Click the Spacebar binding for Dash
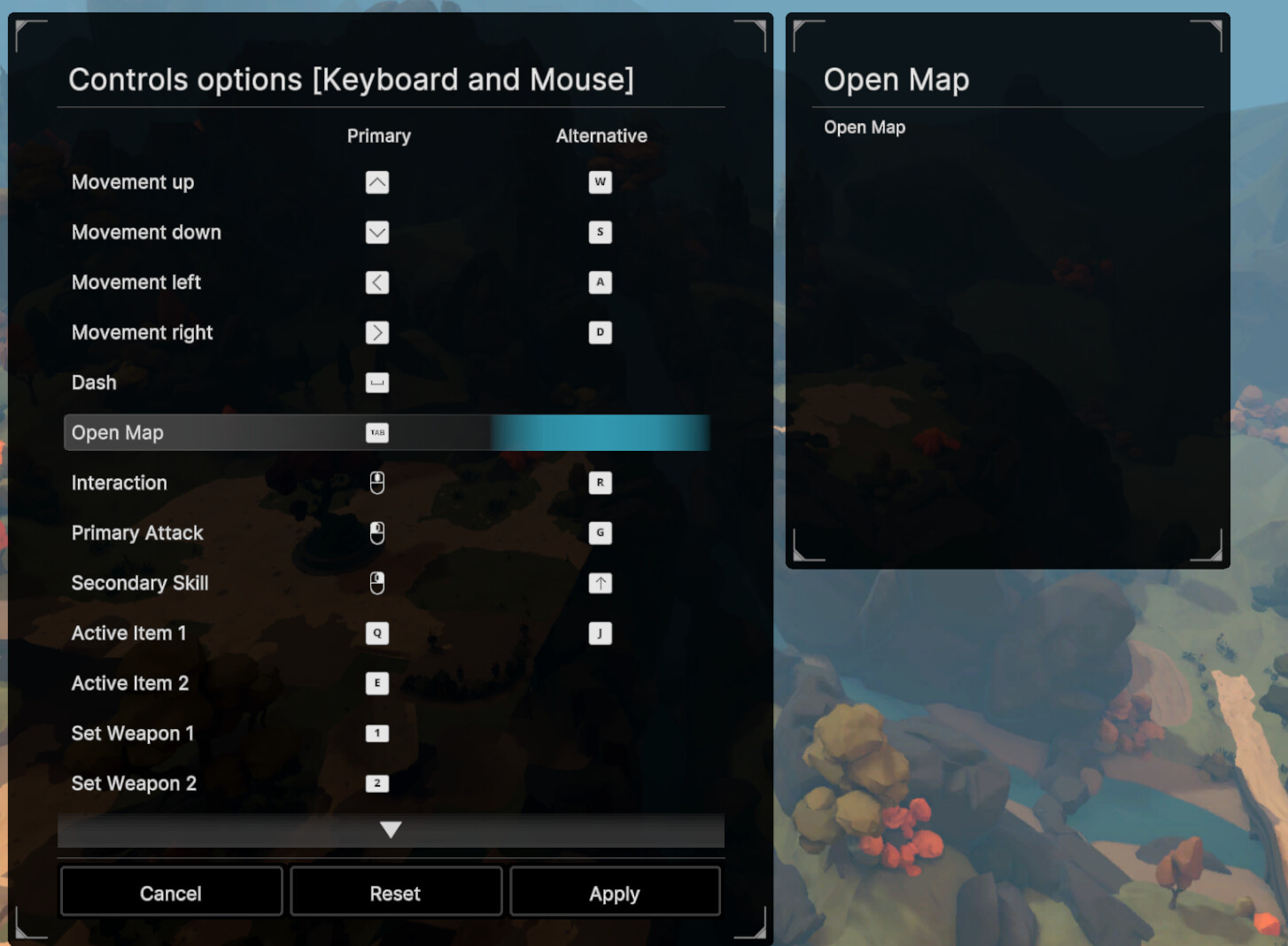Viewport: 1288px width, 946px height. point(376,383)
